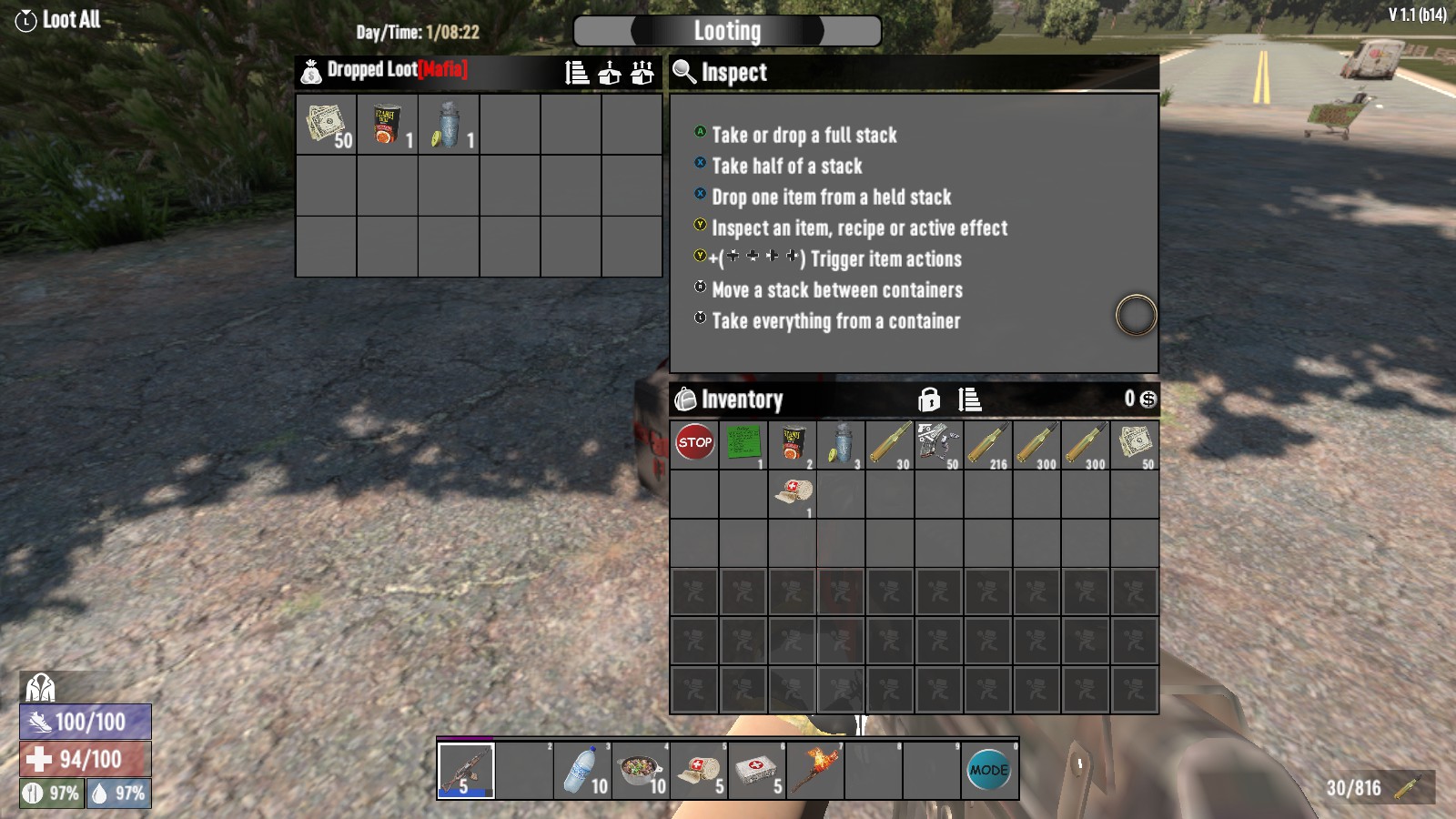Equip the torch from the hotbar
Viewport: 1456px width, 819px height.
[x=815, y=771]
